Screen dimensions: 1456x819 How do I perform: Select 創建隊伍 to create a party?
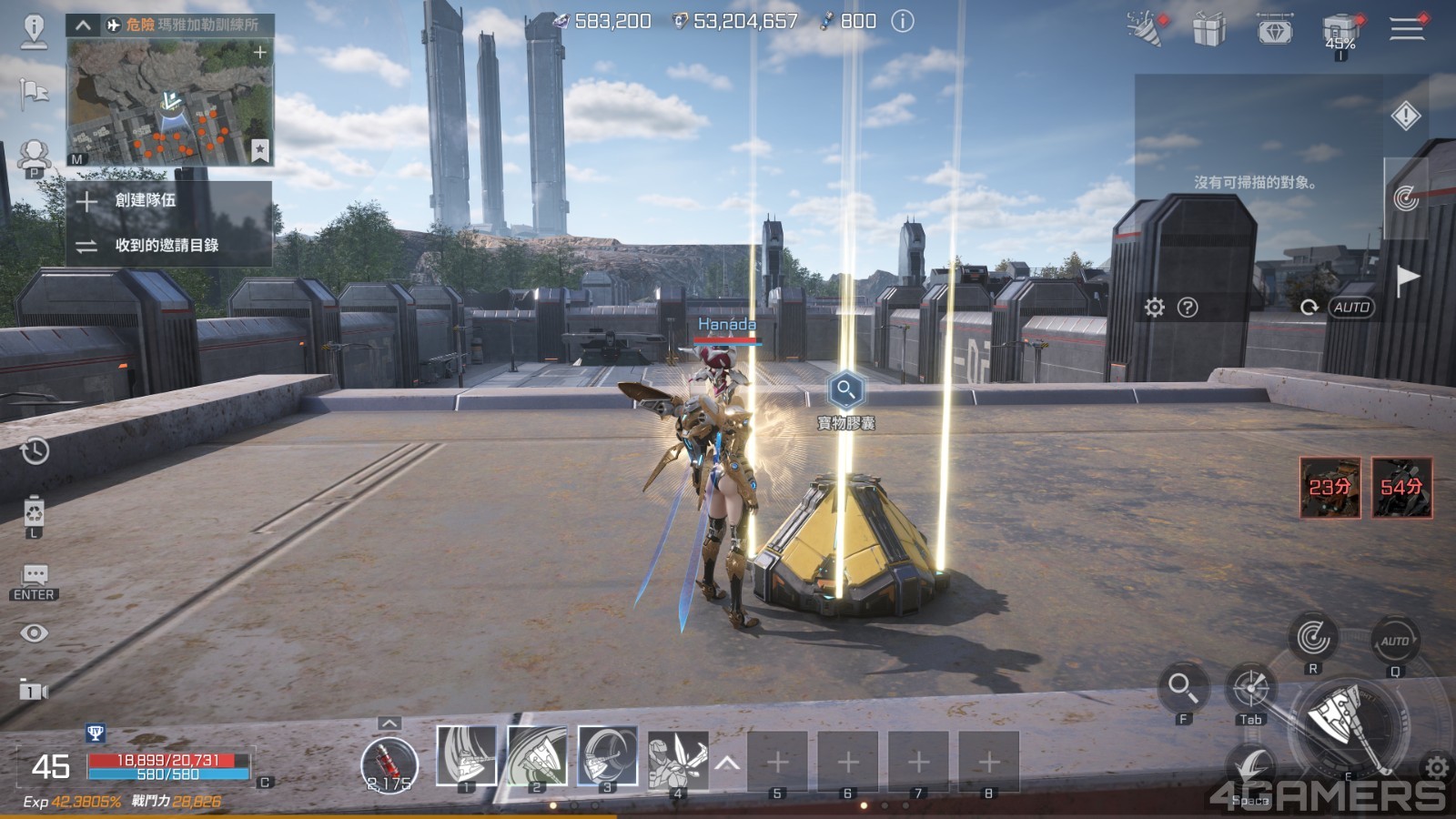point(145,200)
